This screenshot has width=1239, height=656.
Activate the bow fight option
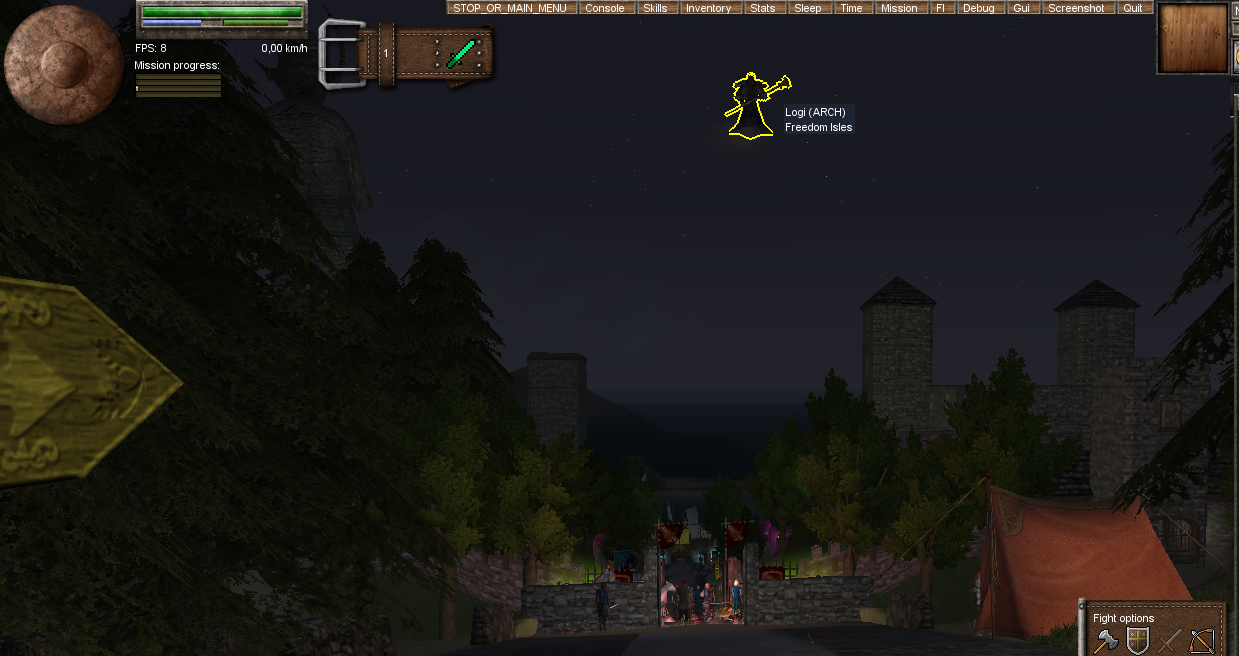[1201, 640]
